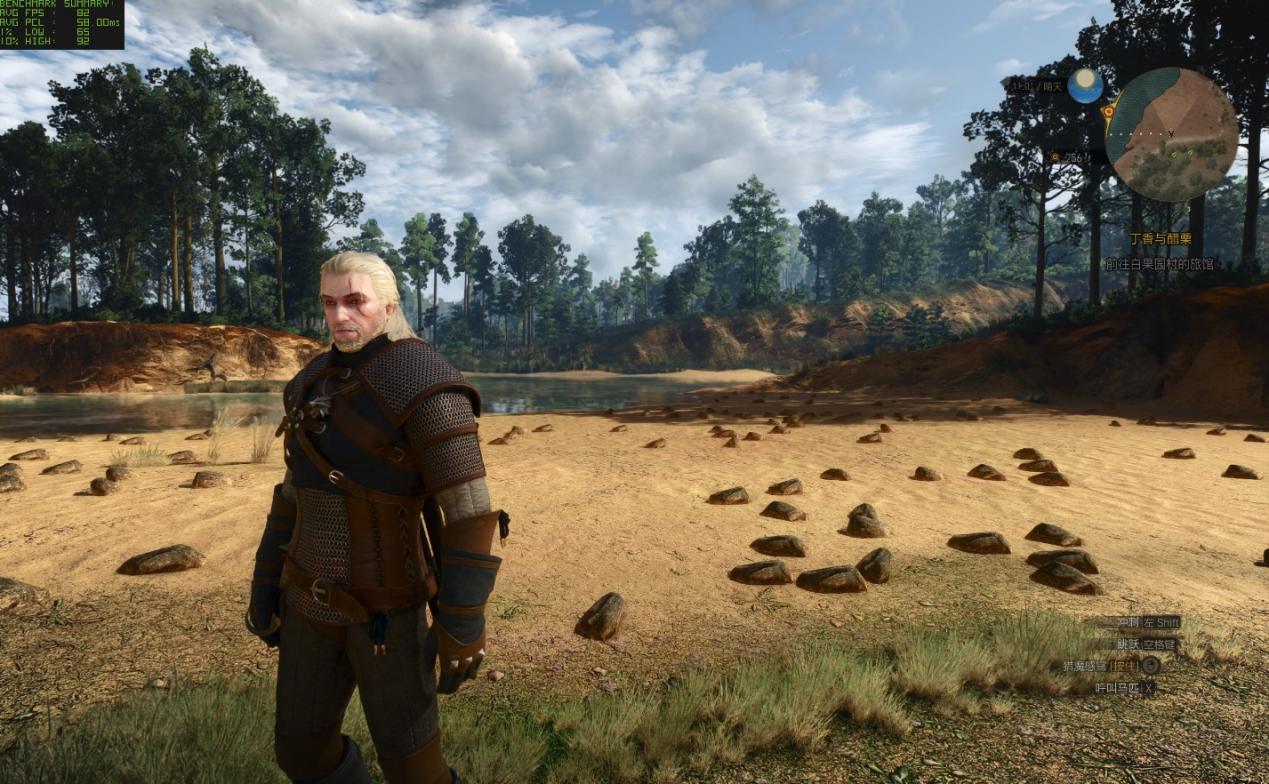Image resolution: width=1269 pixels, height=784 pixels.
Task: Click the benchmark summary overlay
Action: (x=61, y=24)
